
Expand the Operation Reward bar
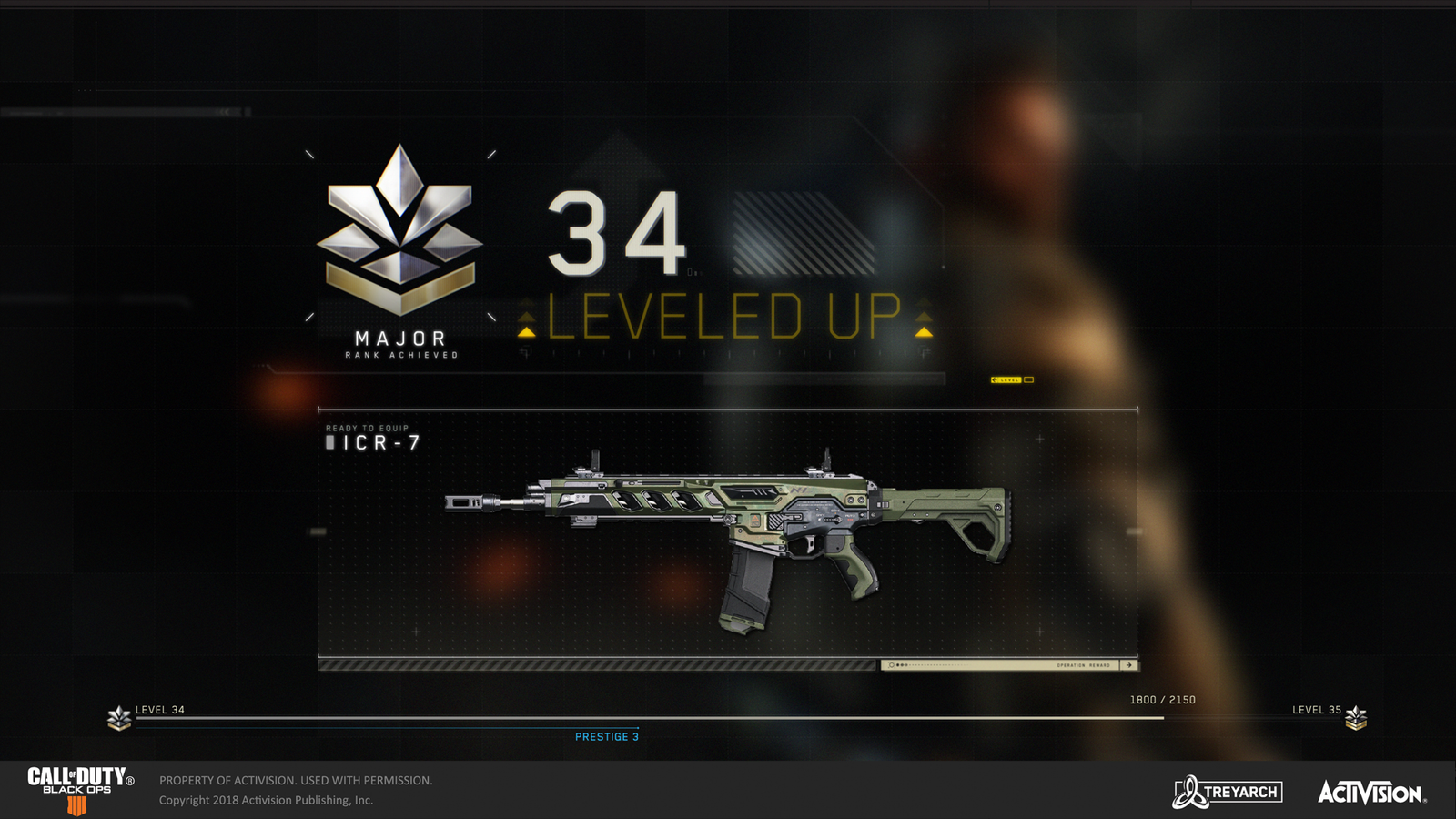1001,665
